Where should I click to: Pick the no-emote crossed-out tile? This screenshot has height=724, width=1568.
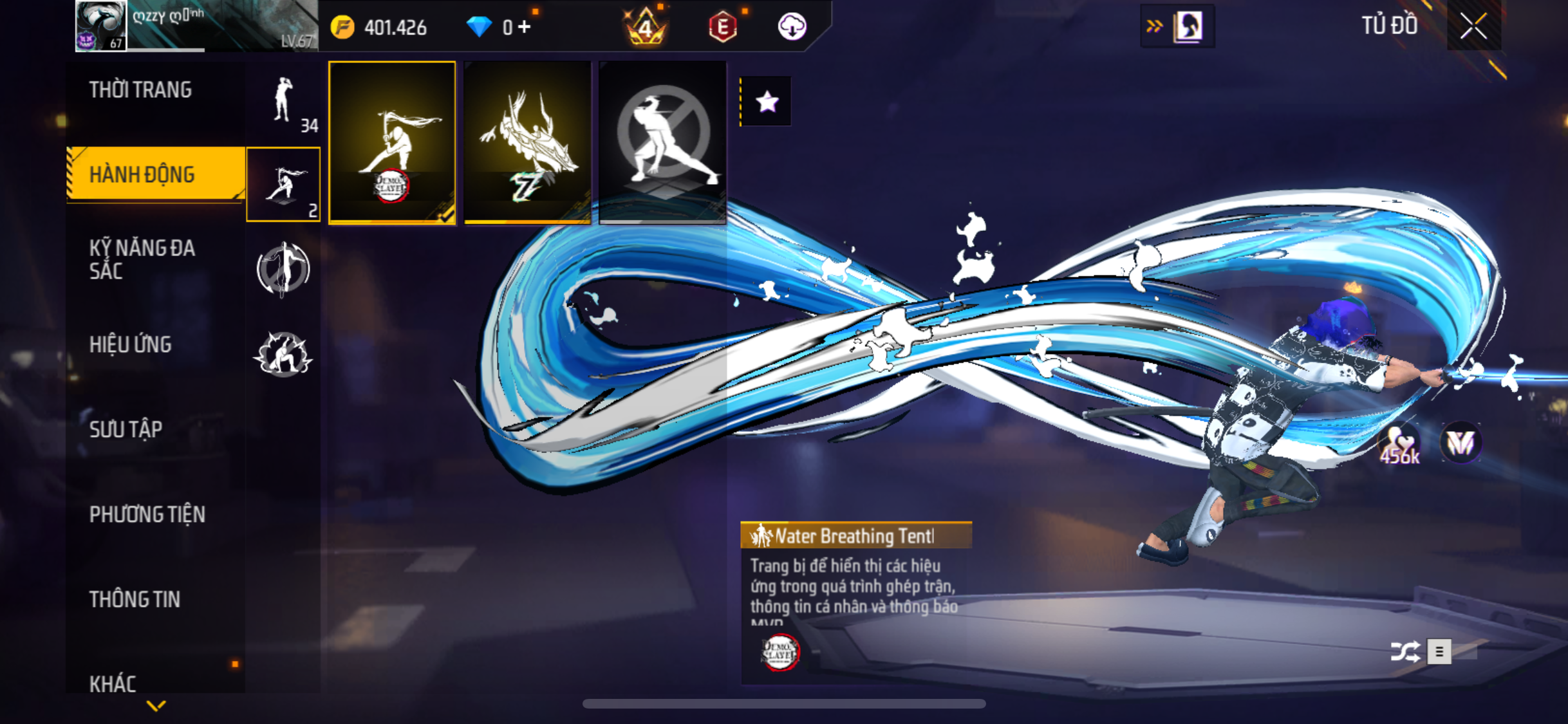coord(662,142)
